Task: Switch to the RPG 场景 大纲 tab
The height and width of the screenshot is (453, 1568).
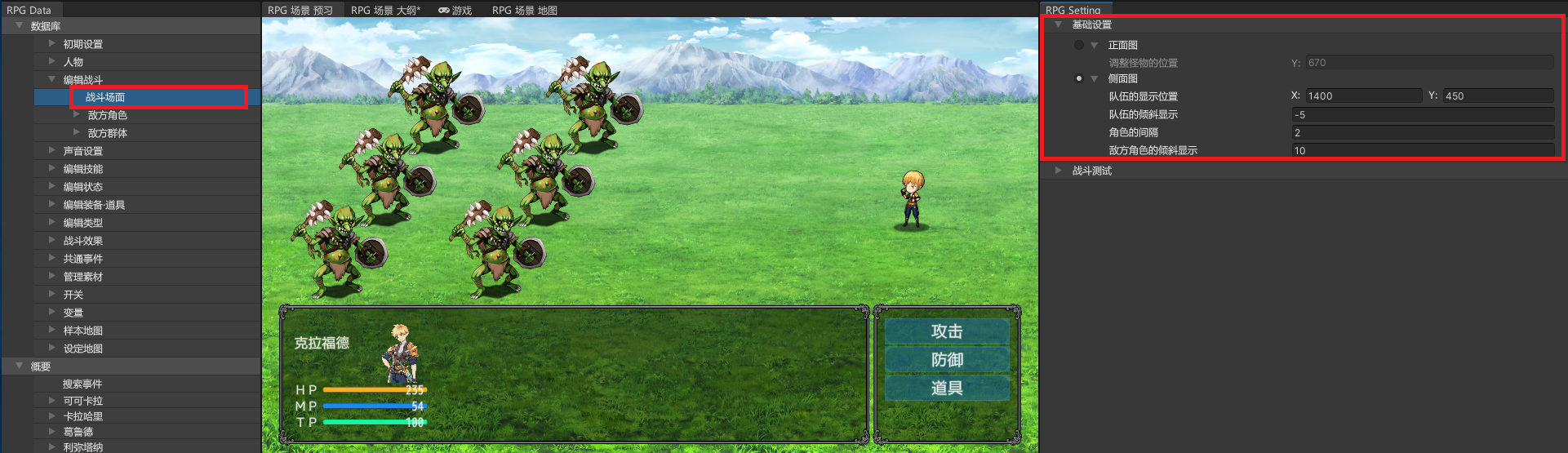Action: point(385,10)
